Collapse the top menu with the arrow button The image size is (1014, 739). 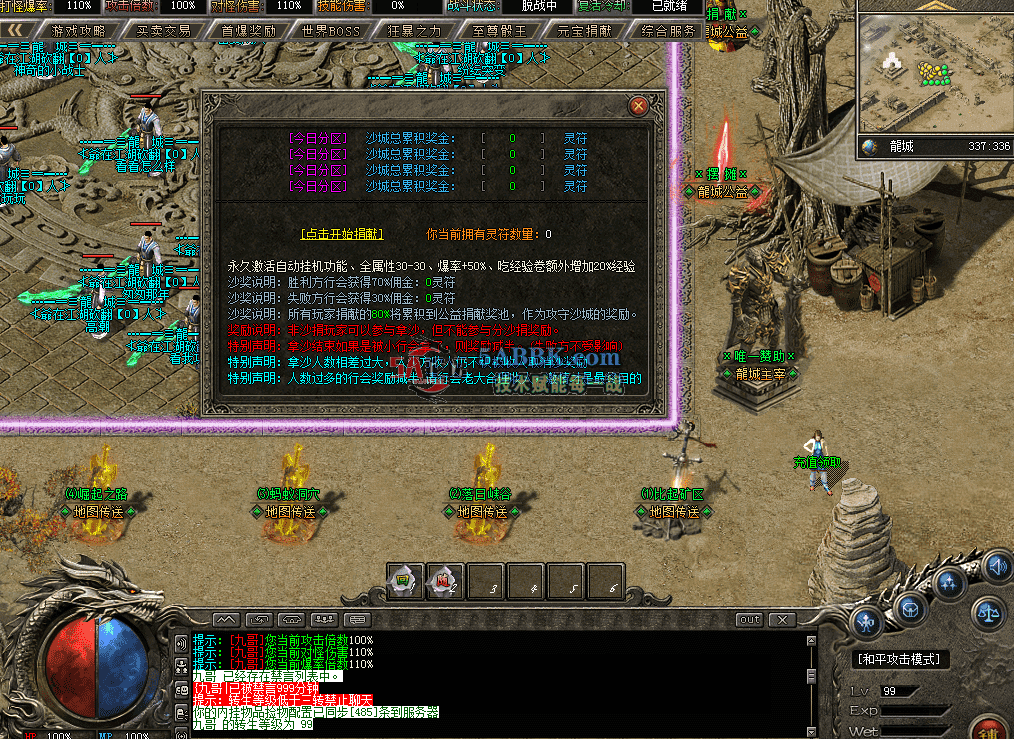[x=13, y=31]
